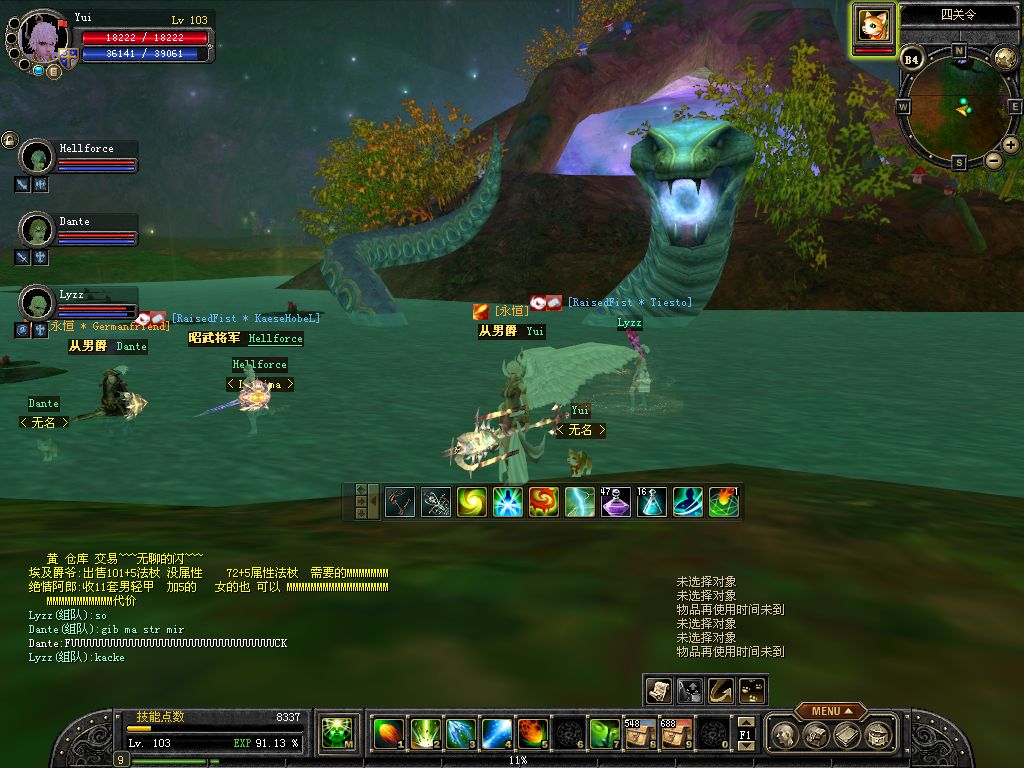Select party member Lyzz's portrait
The width and height of the screenshot is (1024, 768).
(37, 302)
